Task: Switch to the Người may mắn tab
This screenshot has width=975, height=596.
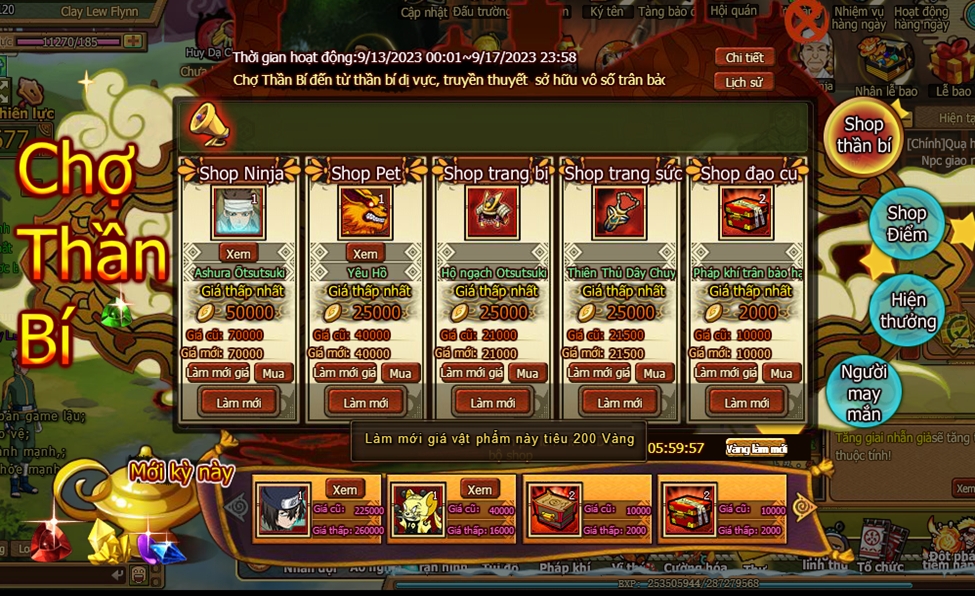Action: point(863,392)
